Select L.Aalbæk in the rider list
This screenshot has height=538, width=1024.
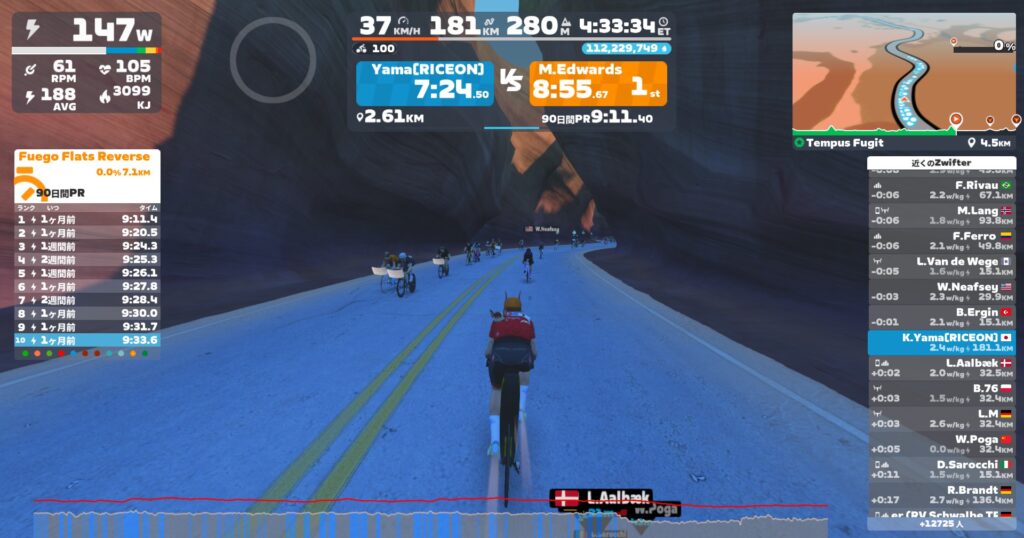(x=941, y=367)
